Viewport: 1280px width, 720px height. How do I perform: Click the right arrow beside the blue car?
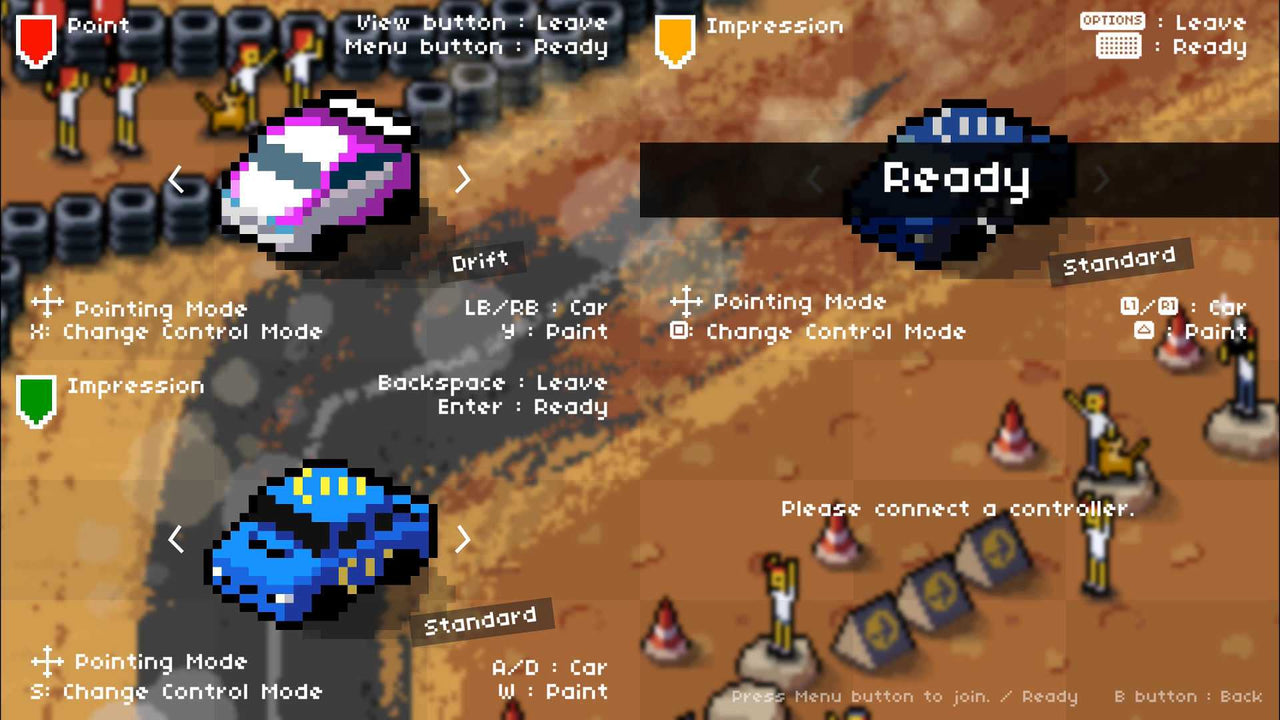(x=462, y=539)
